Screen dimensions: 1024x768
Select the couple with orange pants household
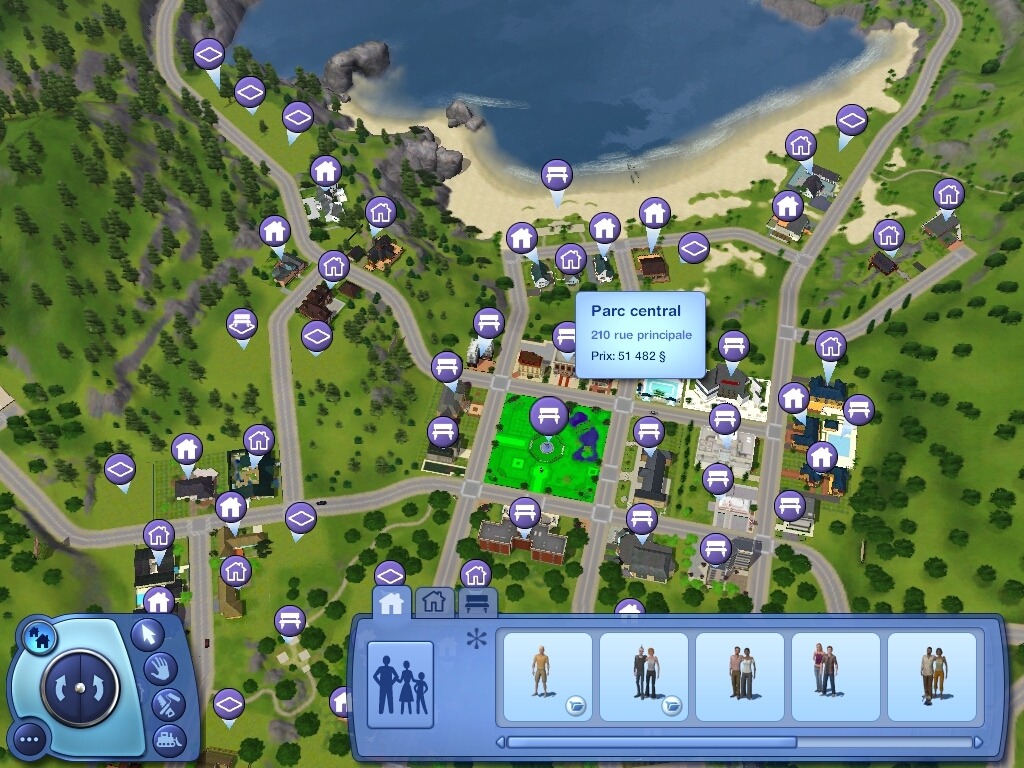click(931, 677)
